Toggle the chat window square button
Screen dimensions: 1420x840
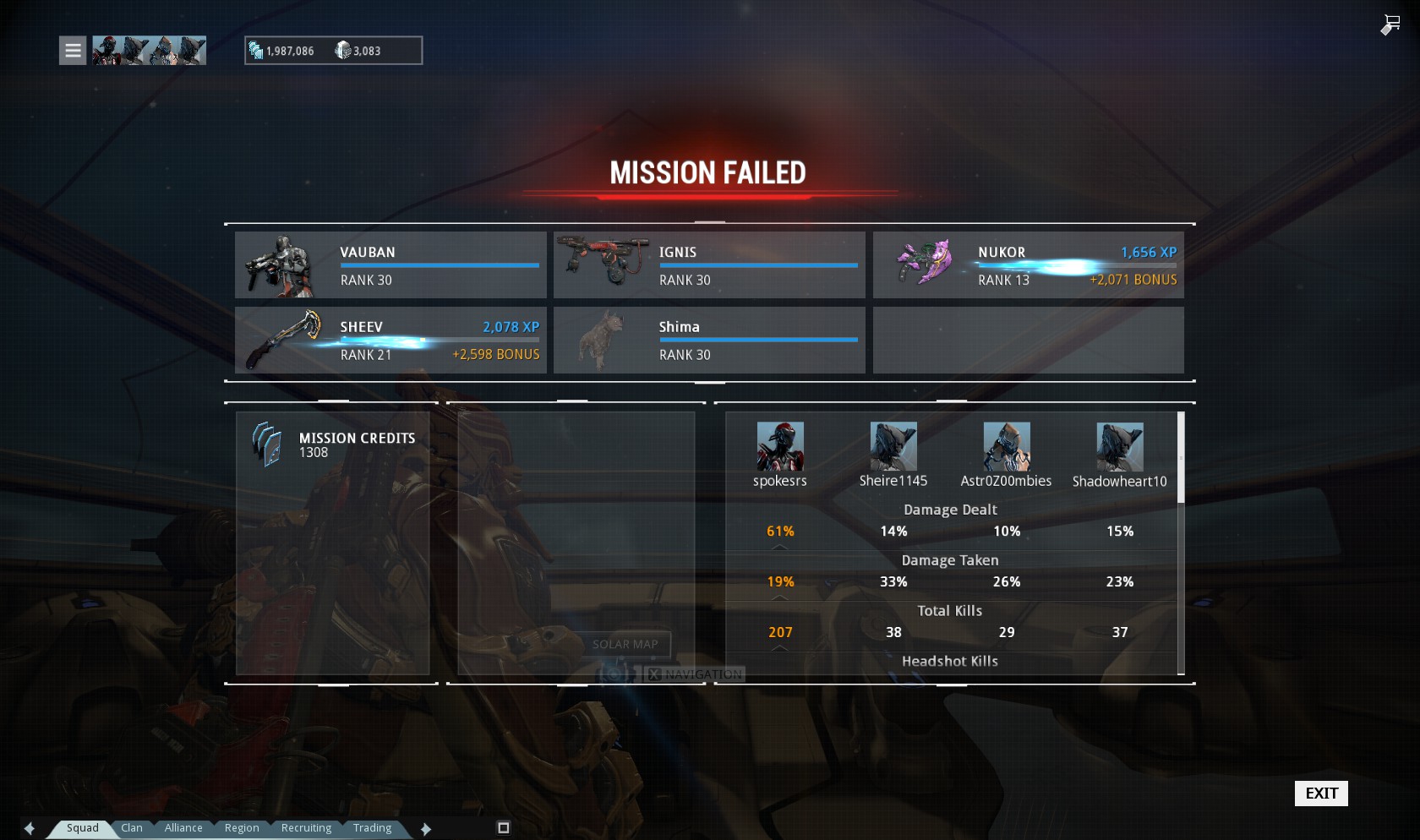pyautogui.click(x=504, y=828)
